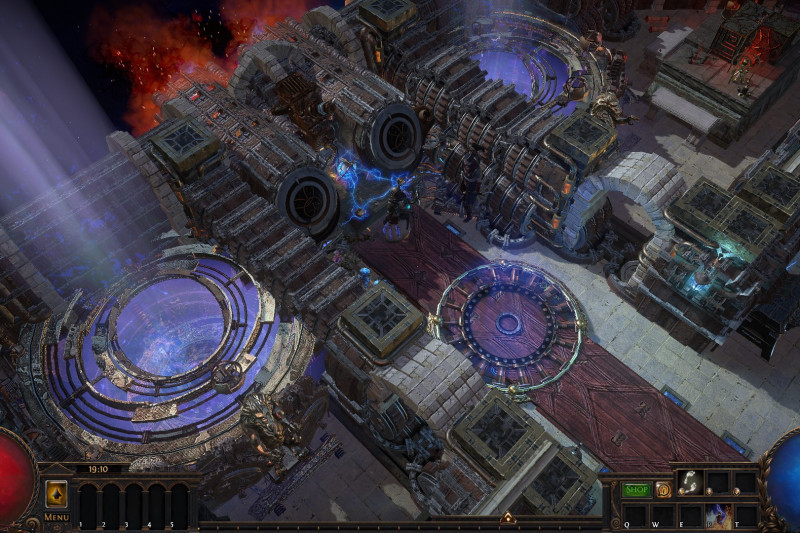Screen dimensions: 800x533
Task: Select the footprints move skill slot
Action: click(x=689, y=483)
